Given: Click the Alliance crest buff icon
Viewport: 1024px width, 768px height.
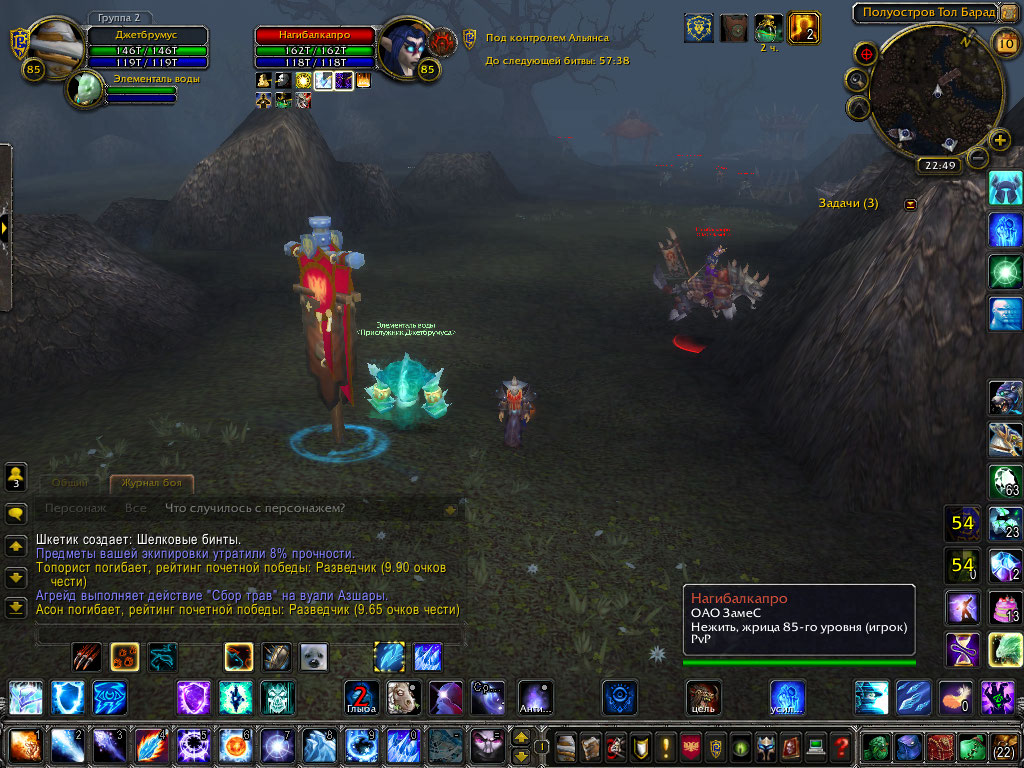Looking at the screenshot, I should [699, 28].
